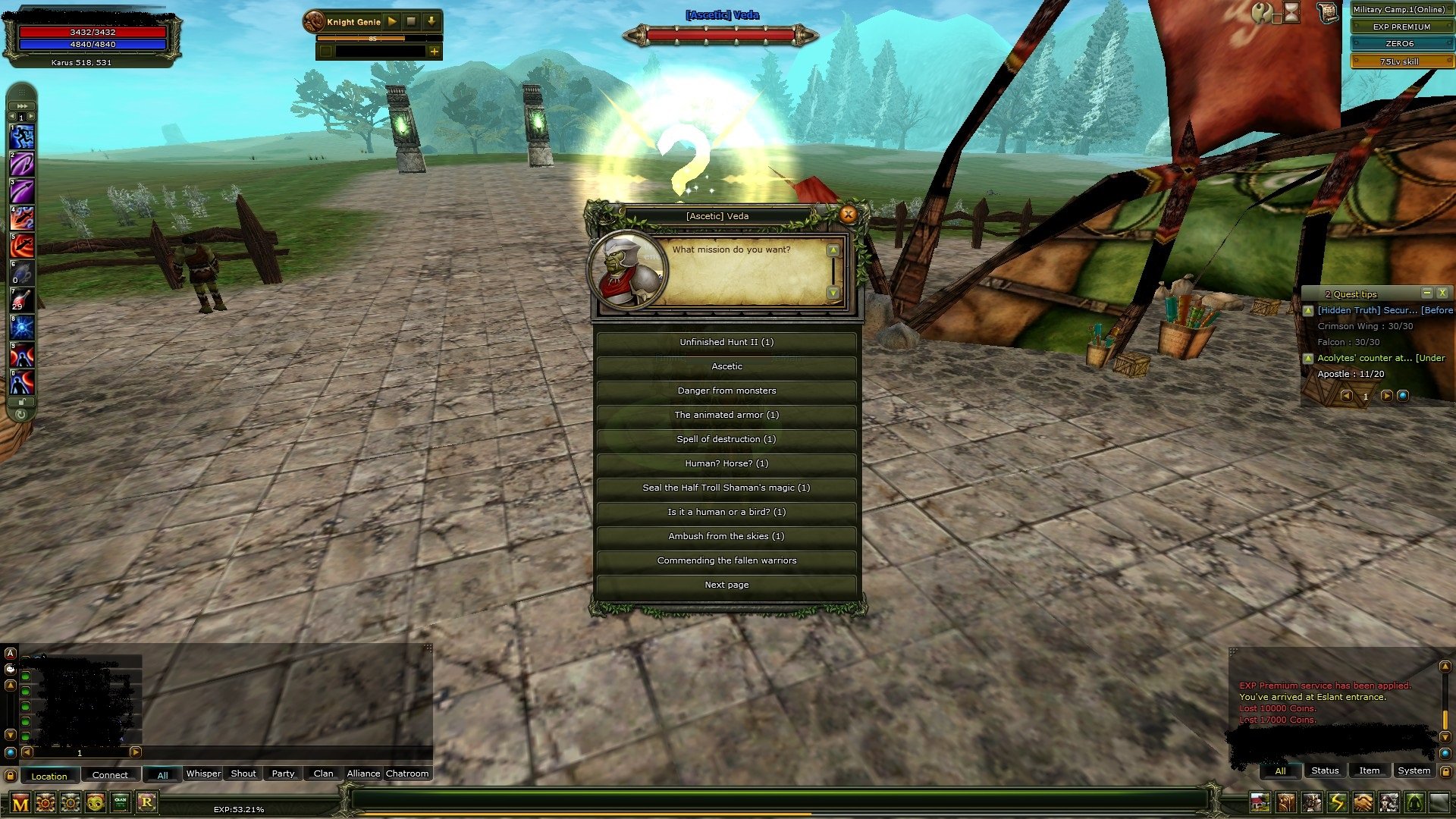This screenshot has width=1456, height=819.
Task: Click the down scroll arrow in Veda's dialog
Action: [833, 290]
